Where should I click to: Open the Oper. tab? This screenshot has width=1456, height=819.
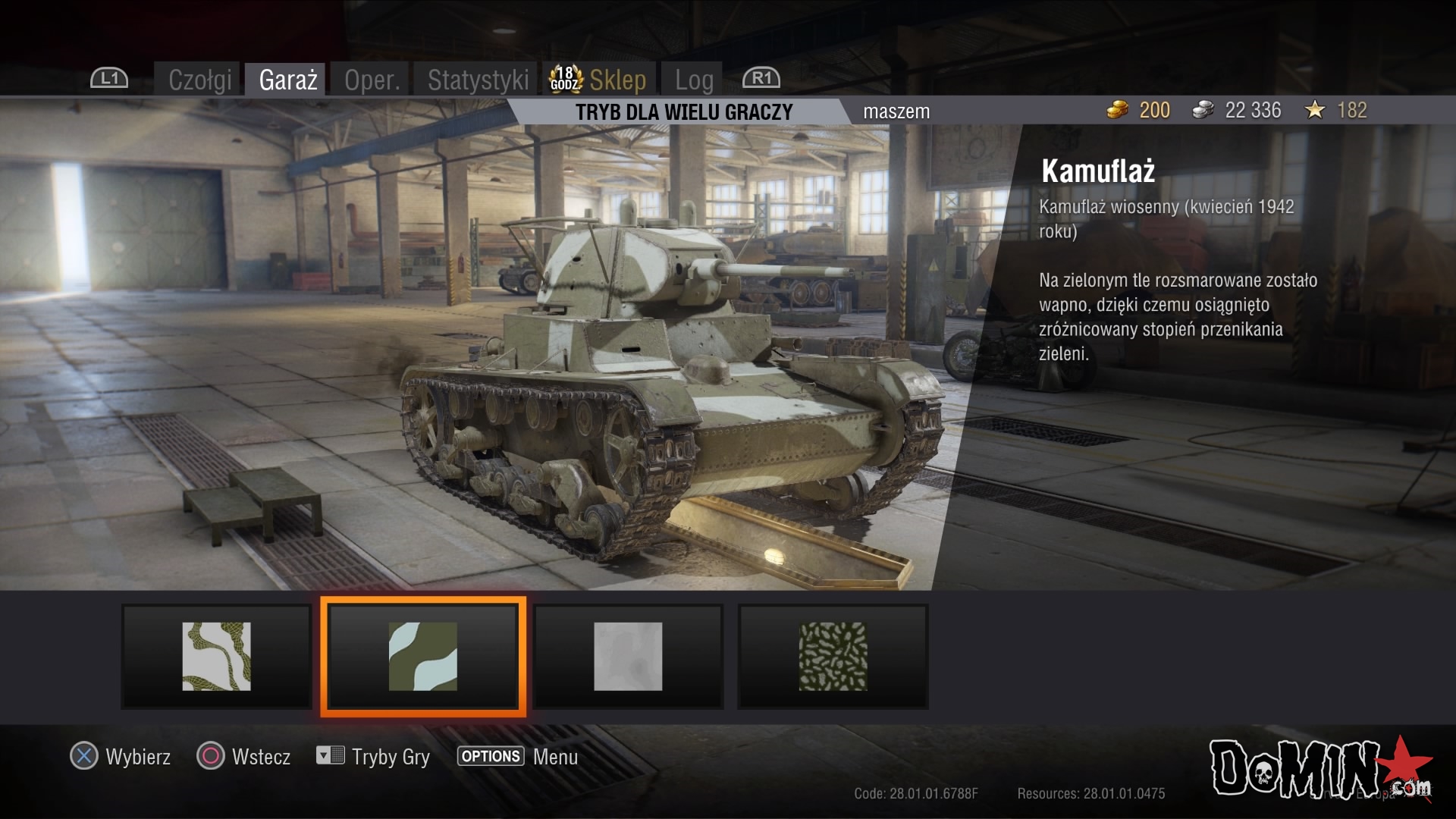[372, 80]
